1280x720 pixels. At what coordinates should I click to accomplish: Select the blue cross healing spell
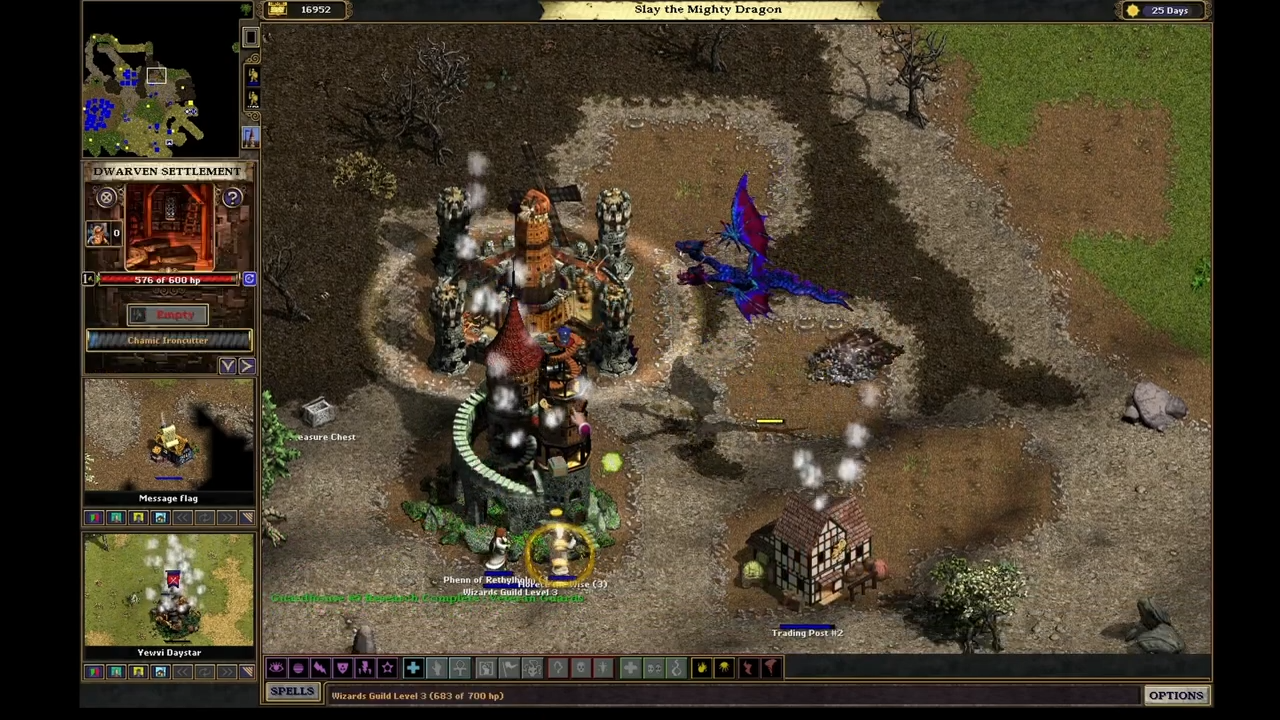[412, 668]
